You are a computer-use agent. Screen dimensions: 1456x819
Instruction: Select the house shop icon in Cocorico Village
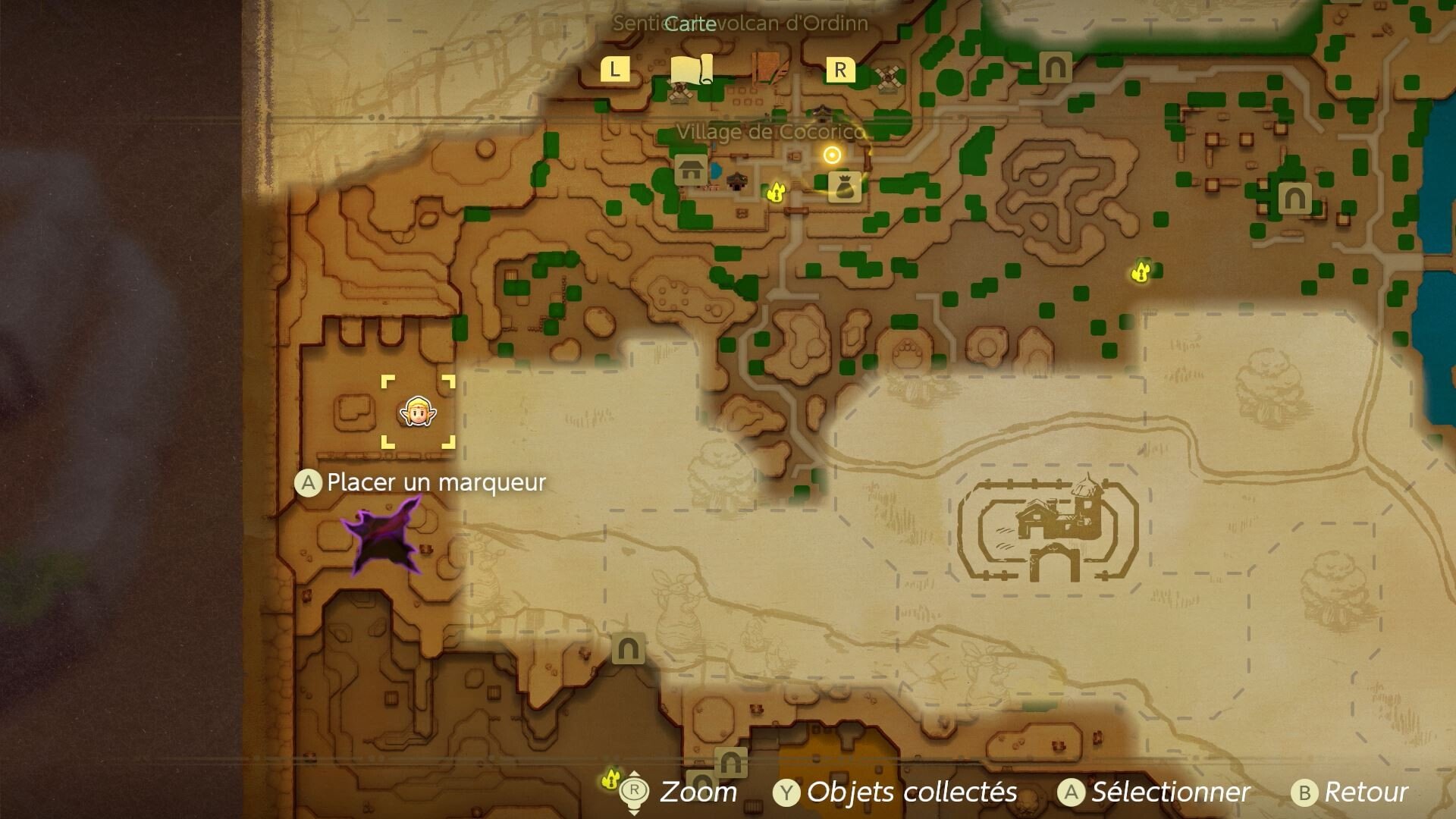(689, 170)
